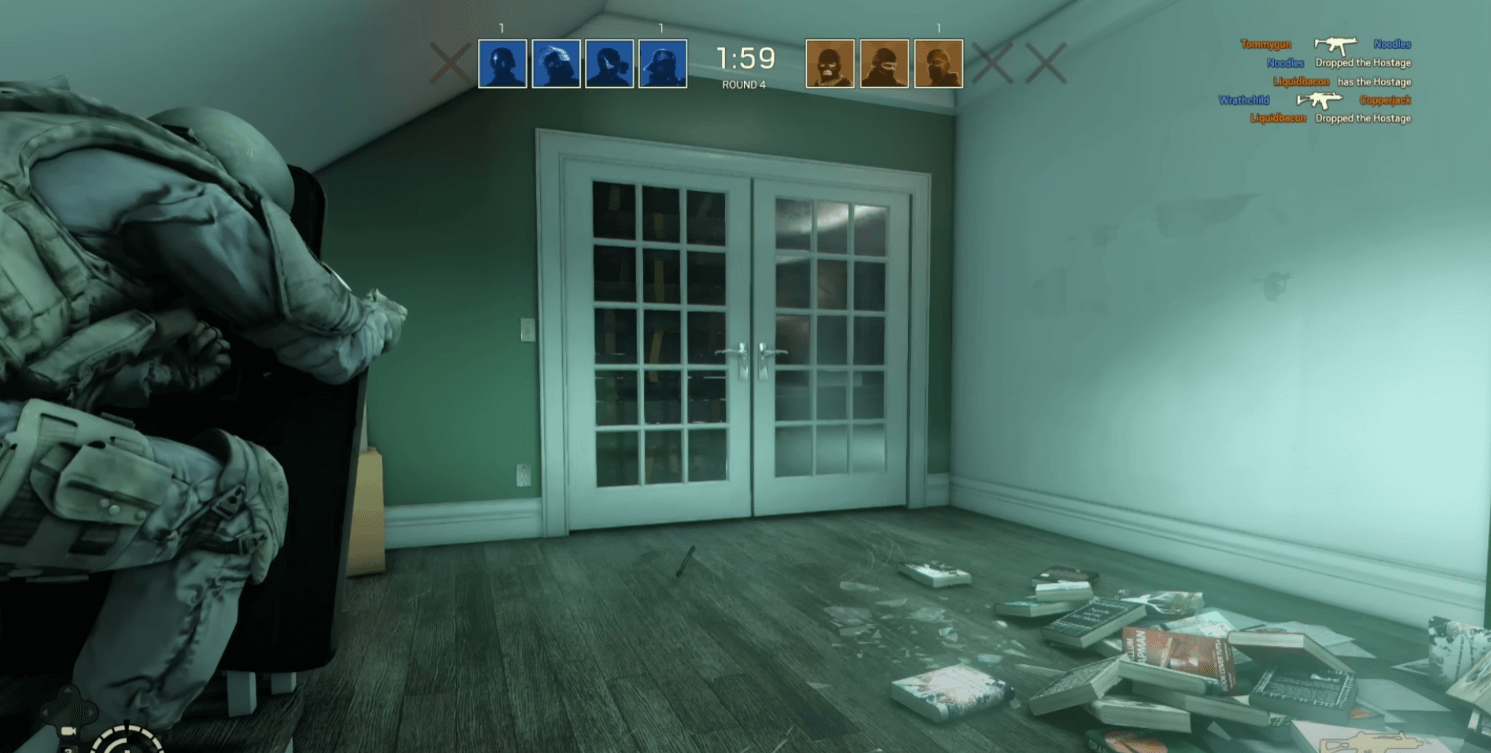Click the up arrow on the d-pad control
The height and width of the screenshot is (753, 1491).
tap(67, 690)
